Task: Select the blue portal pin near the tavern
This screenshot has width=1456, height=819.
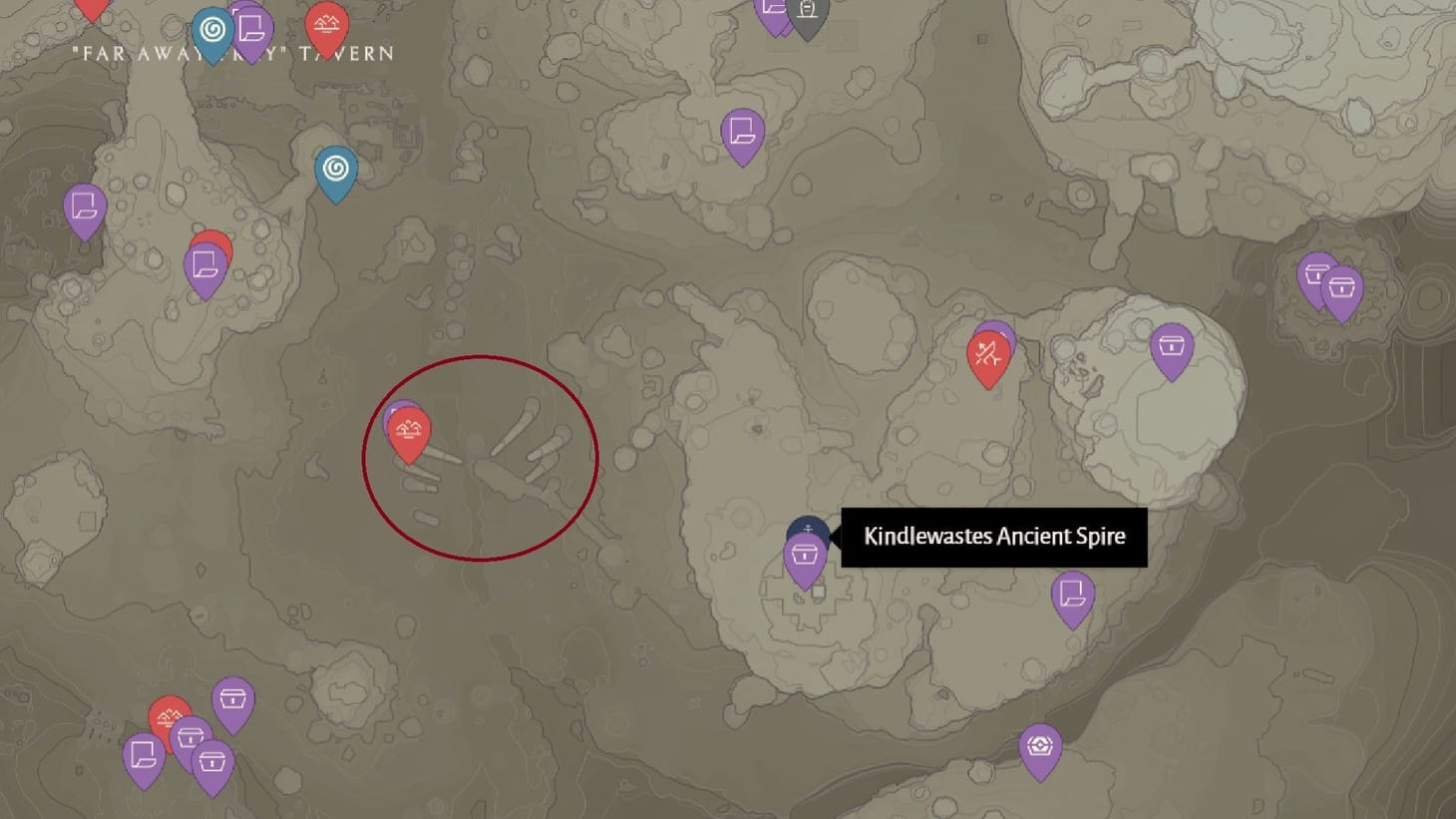Action: click(x=211, y=25)
